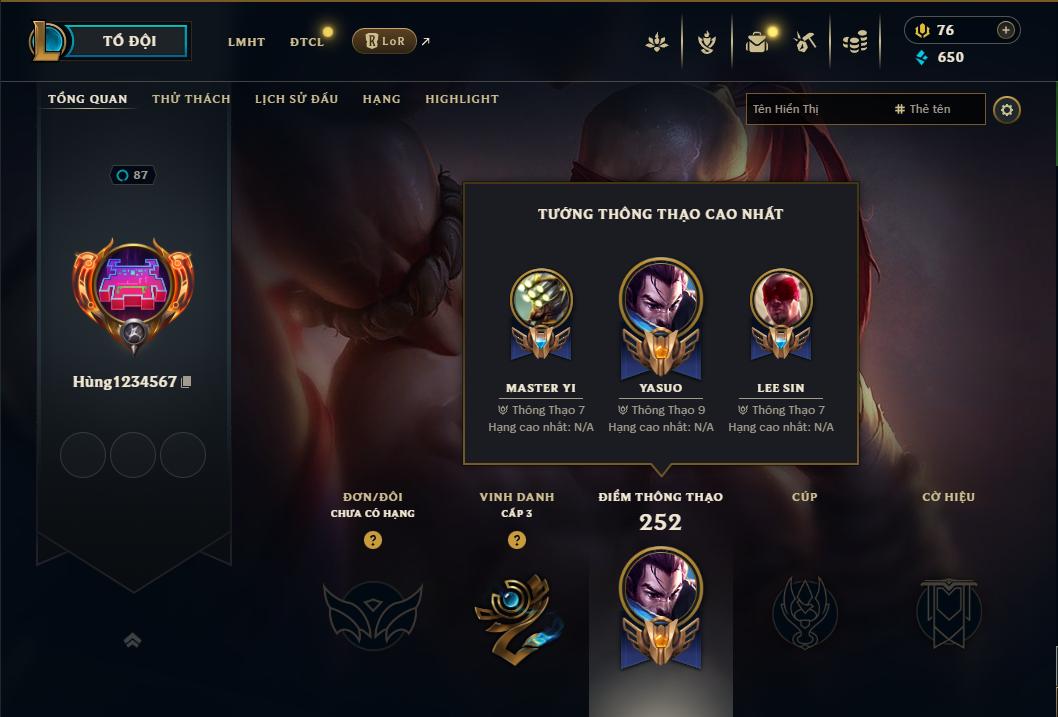Viewport: 1058px width, 717px height.
Task: Open profile settings gear icon
Action: coord(1007,109)
